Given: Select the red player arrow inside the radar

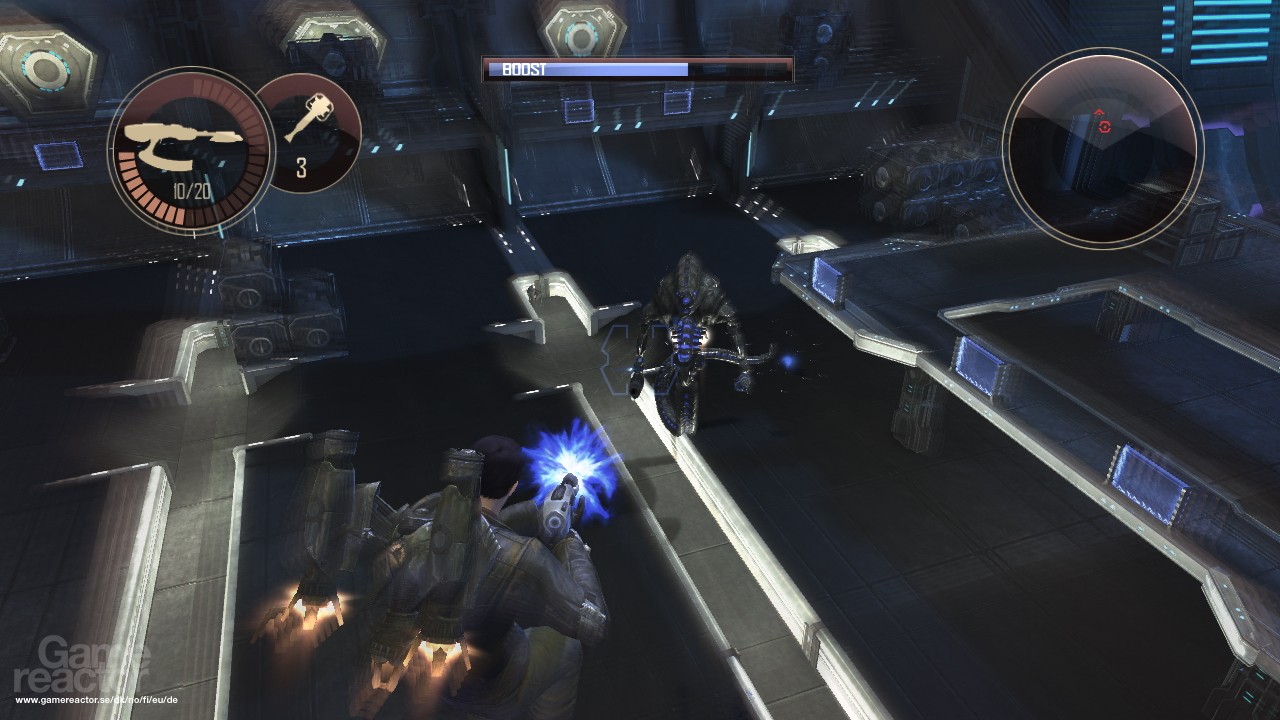Looking at the screenshot, I should [1099, 112].
